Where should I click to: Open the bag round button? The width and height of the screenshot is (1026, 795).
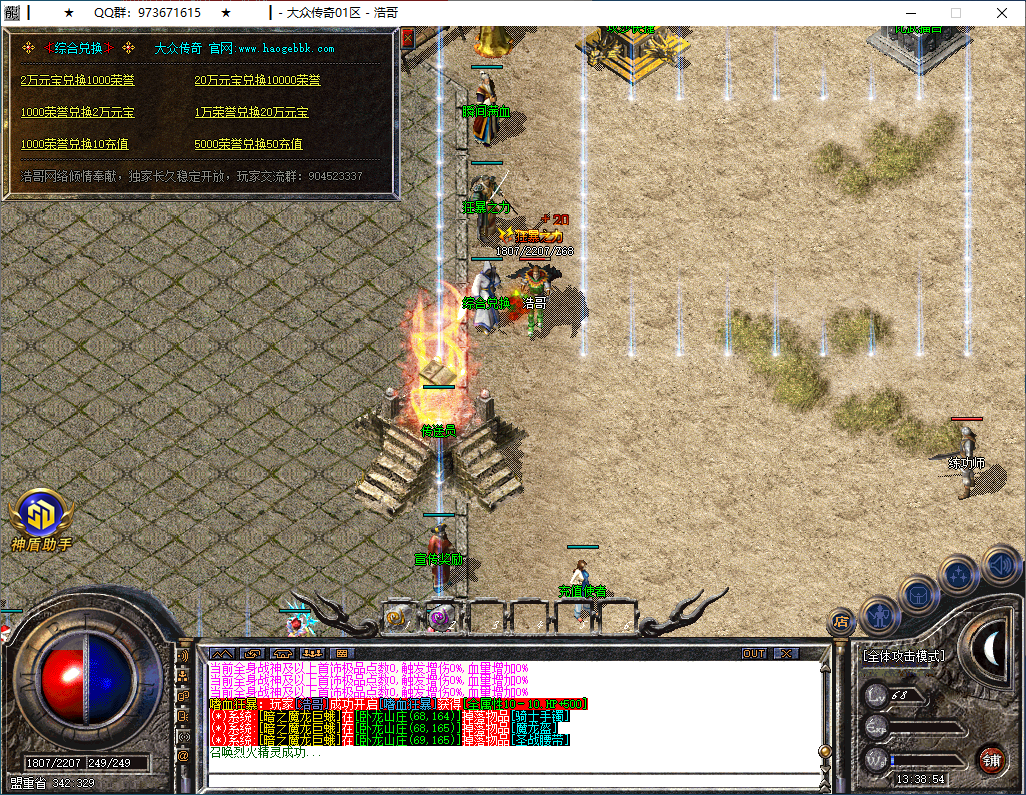click(918, 593)
